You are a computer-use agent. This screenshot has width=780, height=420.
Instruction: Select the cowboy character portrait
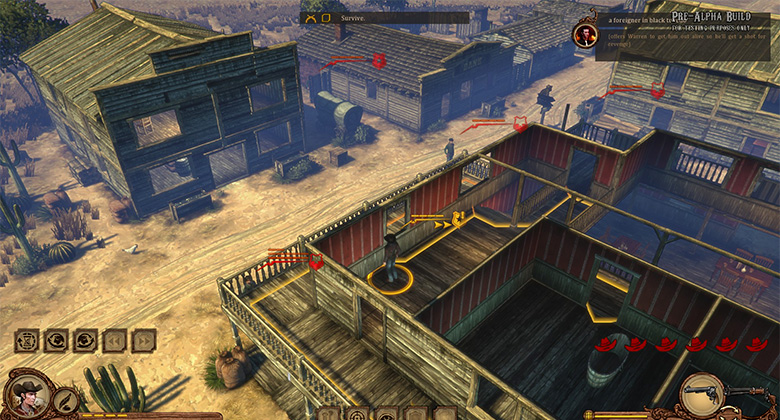click(27, 395)
